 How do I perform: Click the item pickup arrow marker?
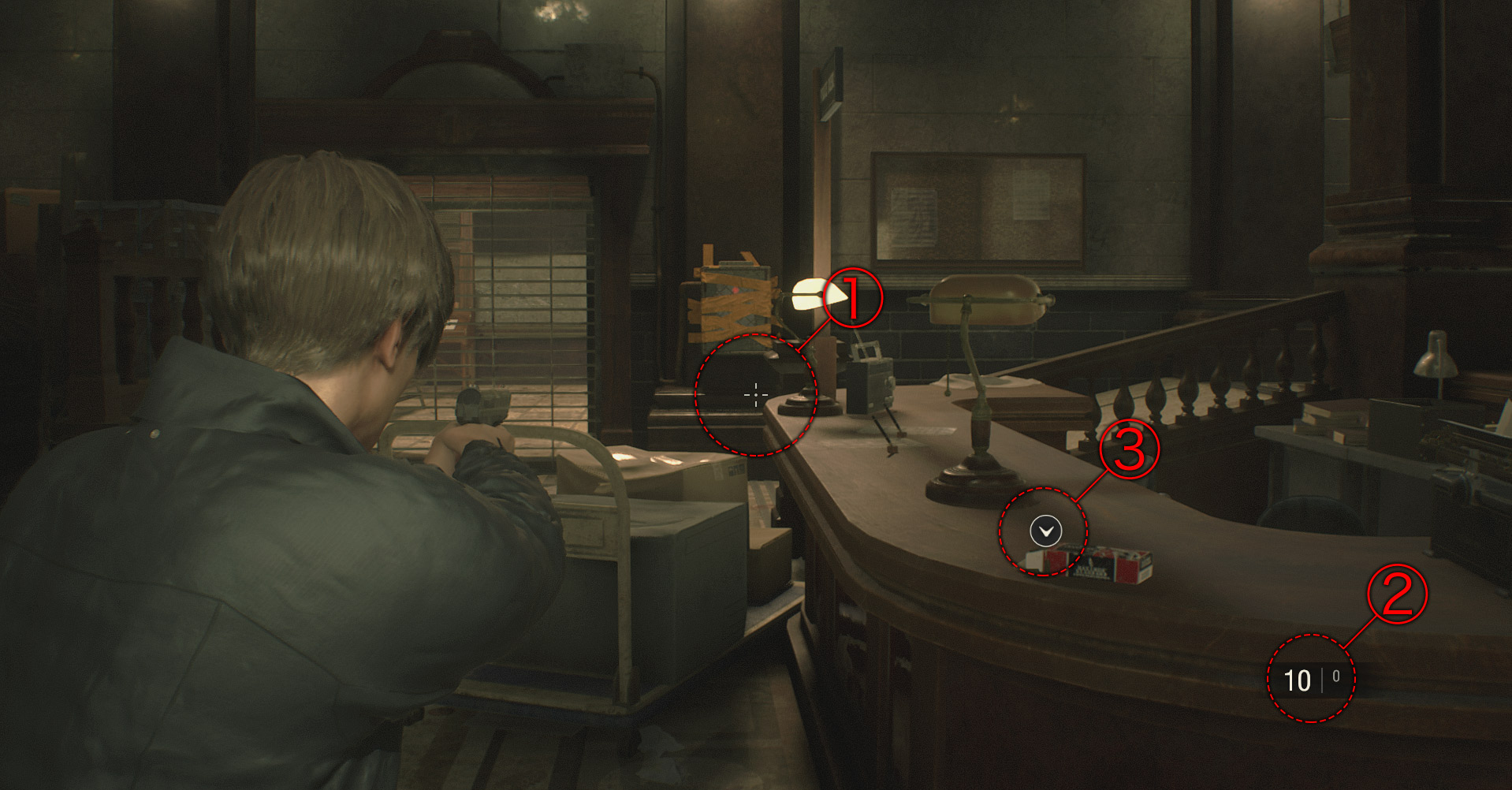pos(1045,531)
